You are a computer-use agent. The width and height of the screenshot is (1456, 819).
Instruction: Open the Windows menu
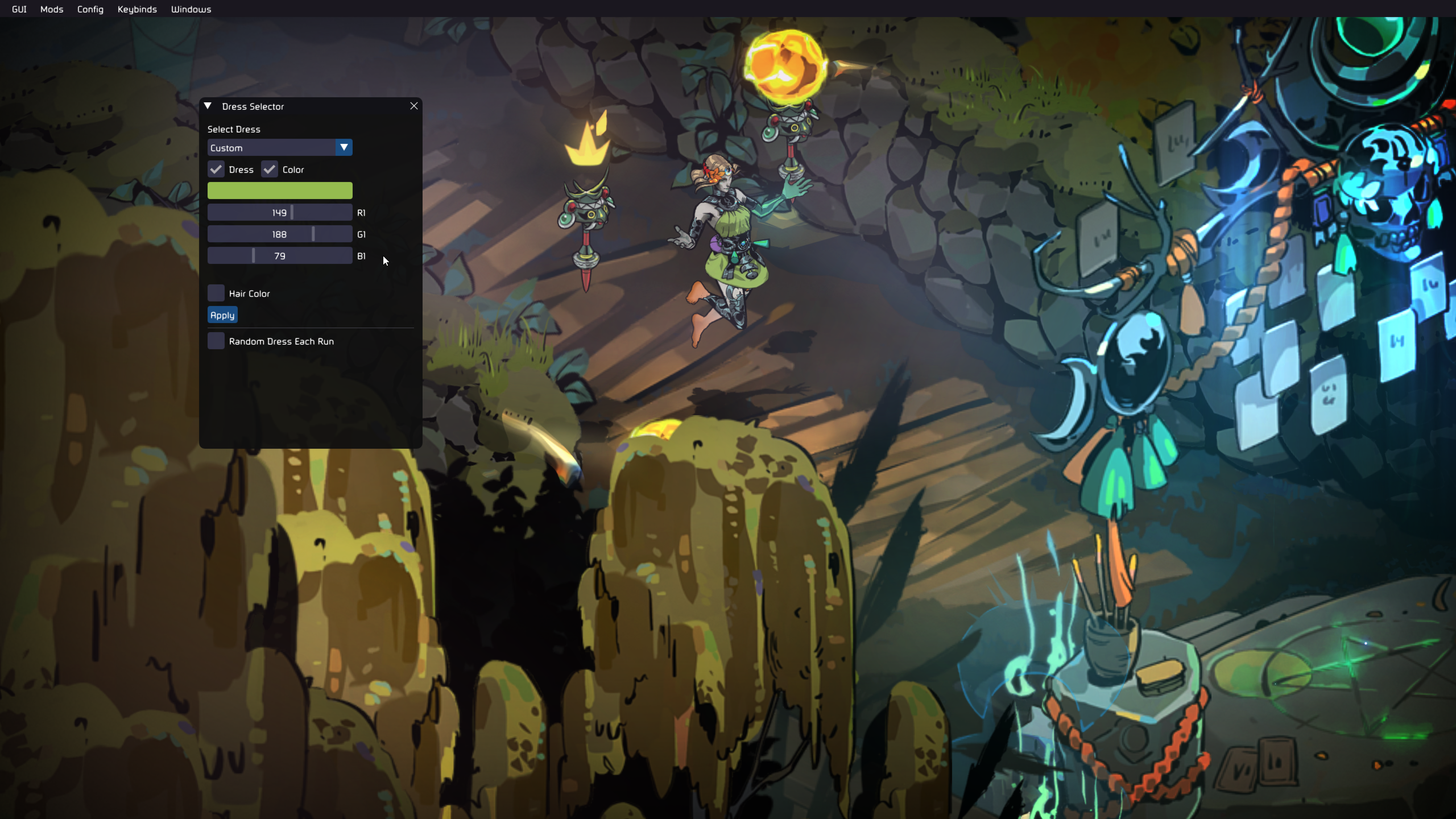coord(191,9)
